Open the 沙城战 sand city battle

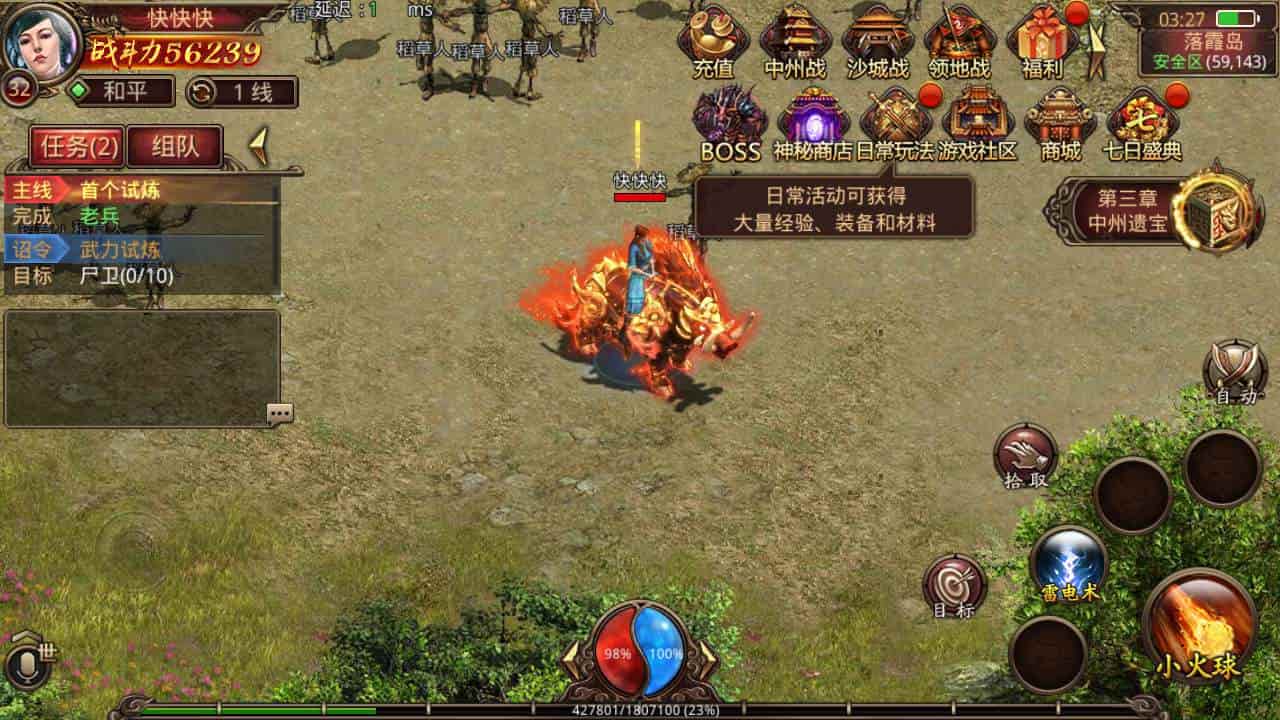tap(878, 42)
